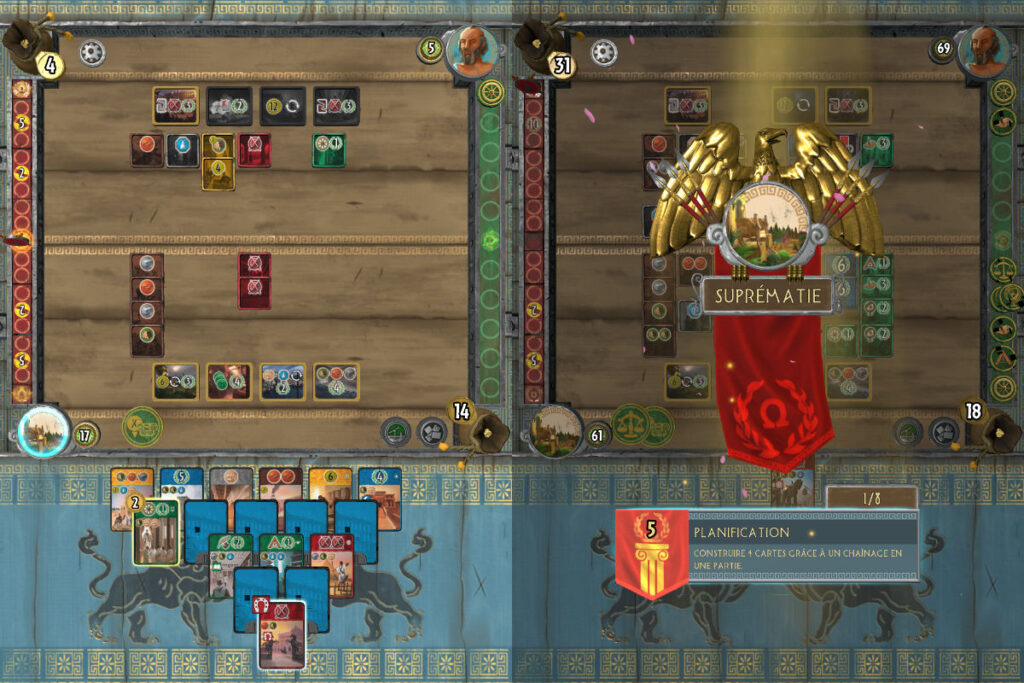Inspect the green progress token beside the 17 badge
This screenshot has width=1024, height=683.
(x=142, y=427)
